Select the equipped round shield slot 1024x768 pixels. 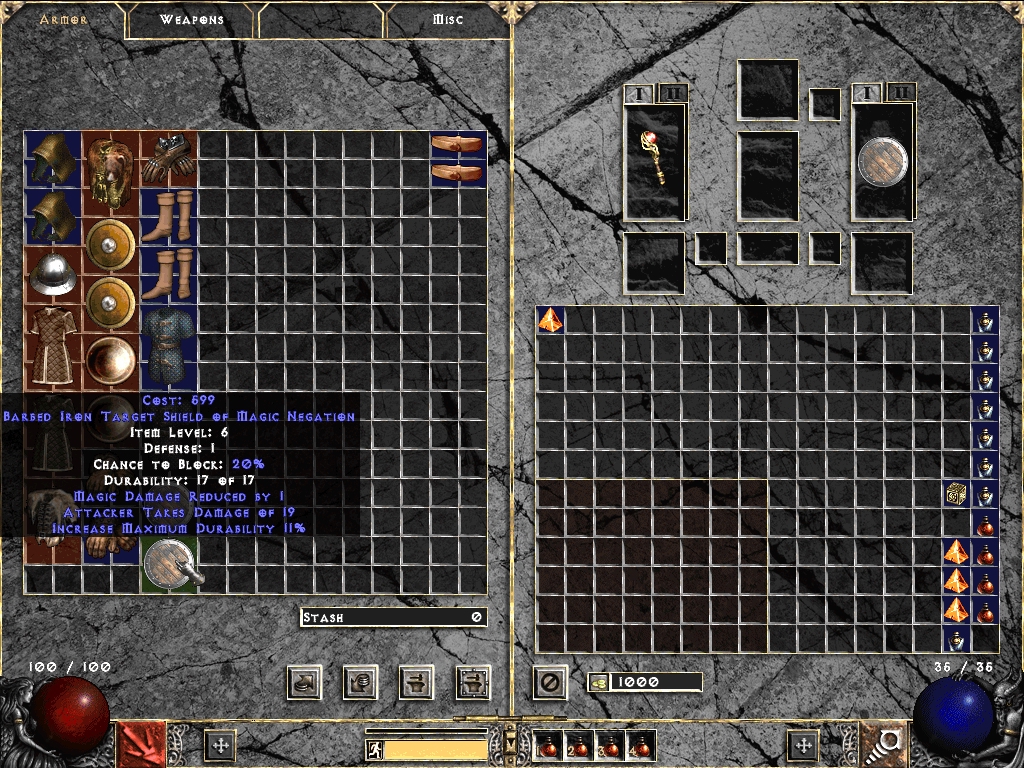(883, 160)
